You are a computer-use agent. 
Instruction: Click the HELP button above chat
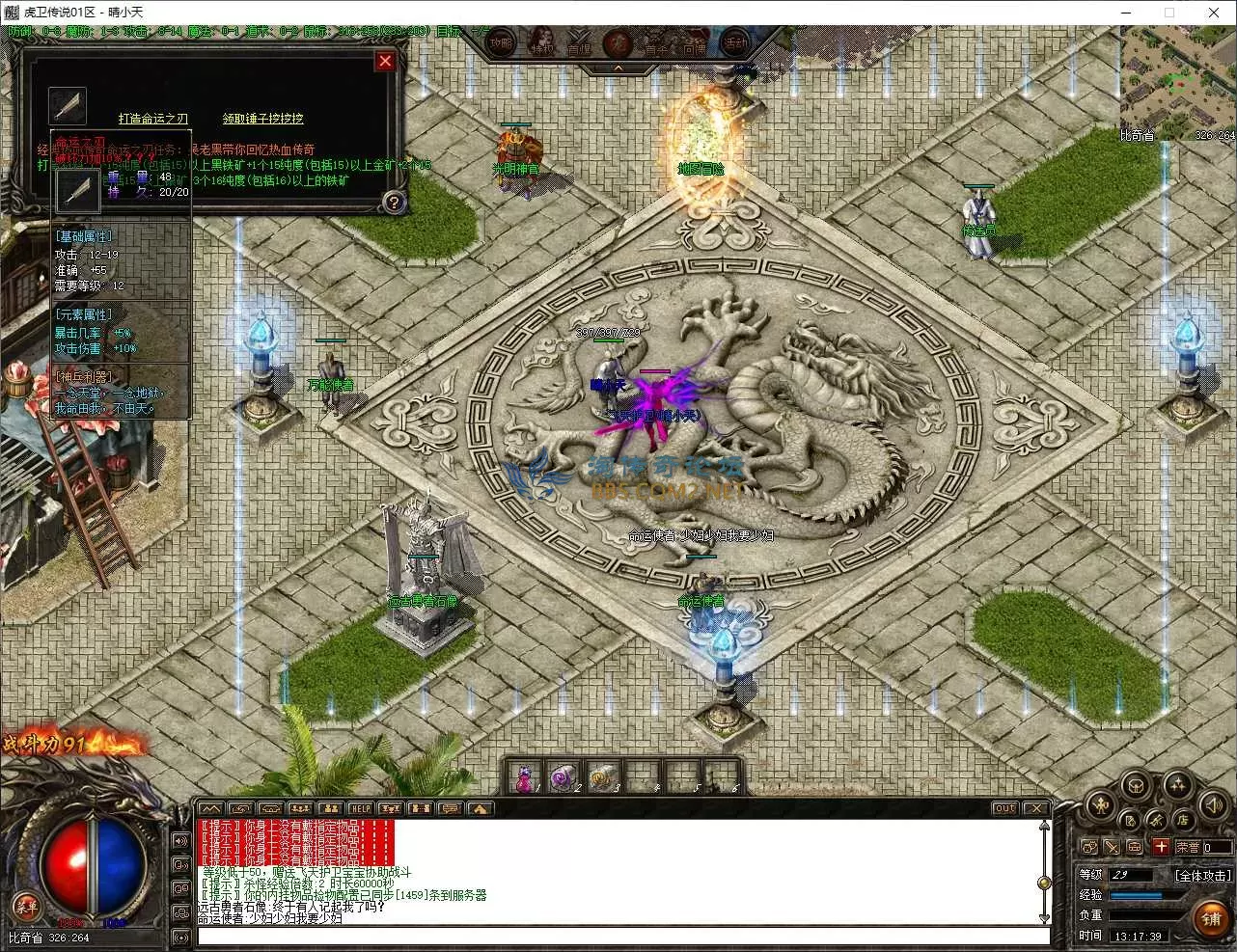[x=361, y=808]
